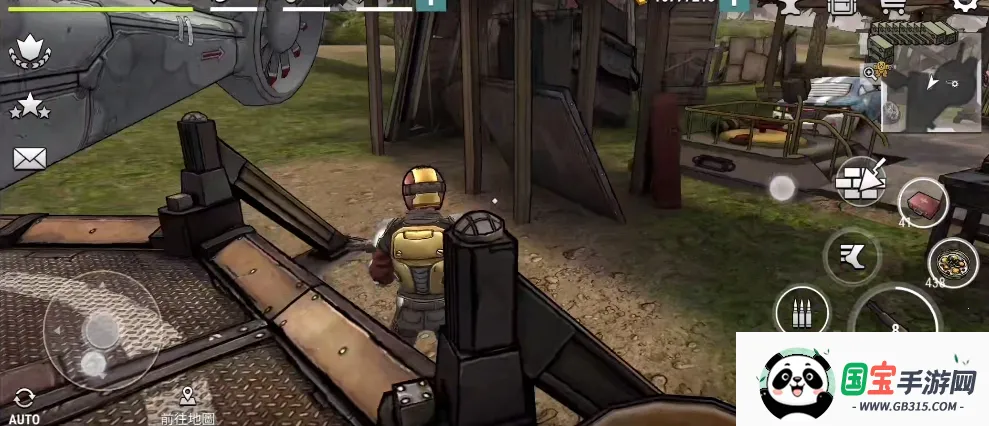
Task: Open the backpack inventory icon
Action: click(x=842, y=5)
